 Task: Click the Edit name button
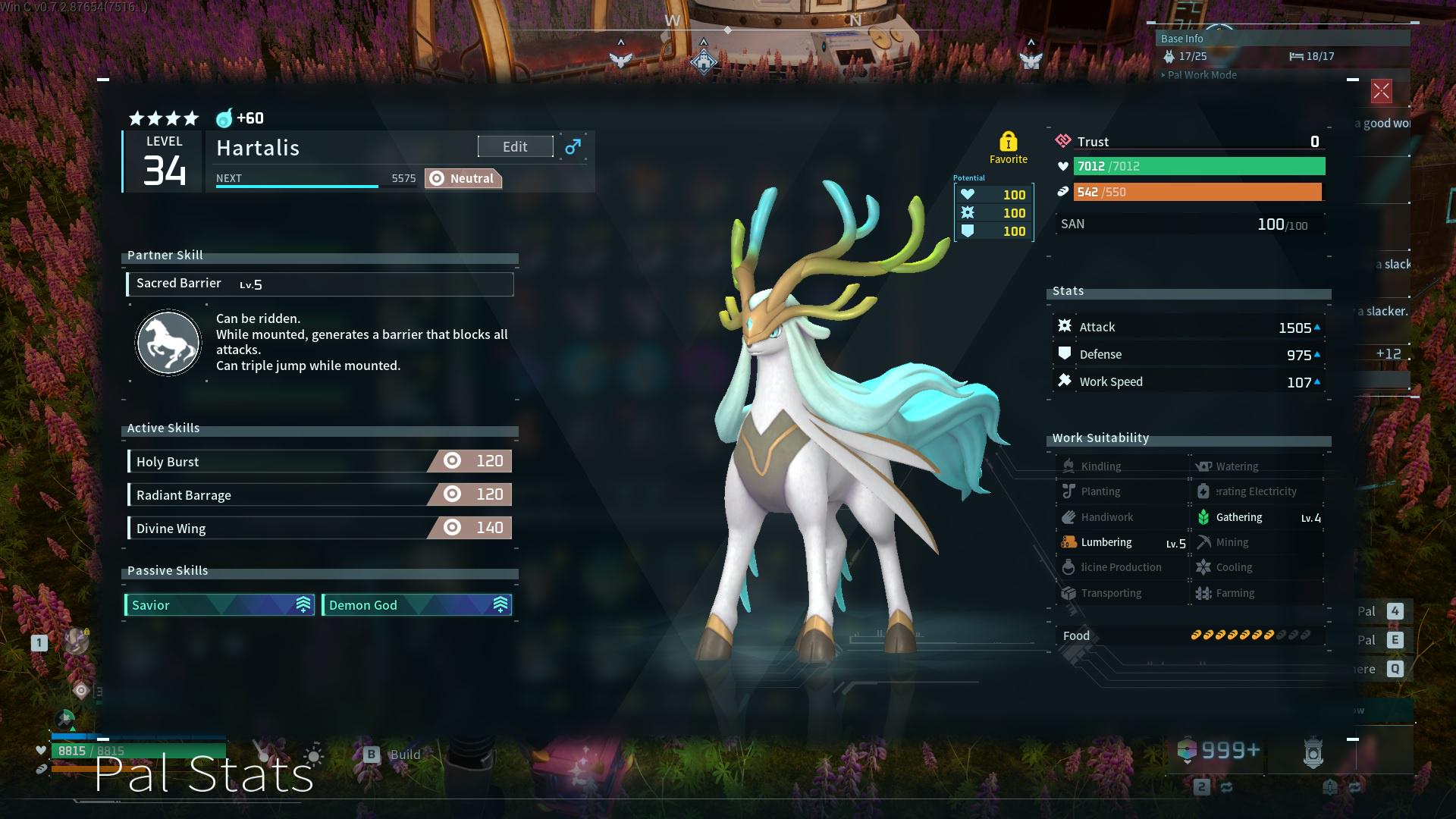click(515, 147)
